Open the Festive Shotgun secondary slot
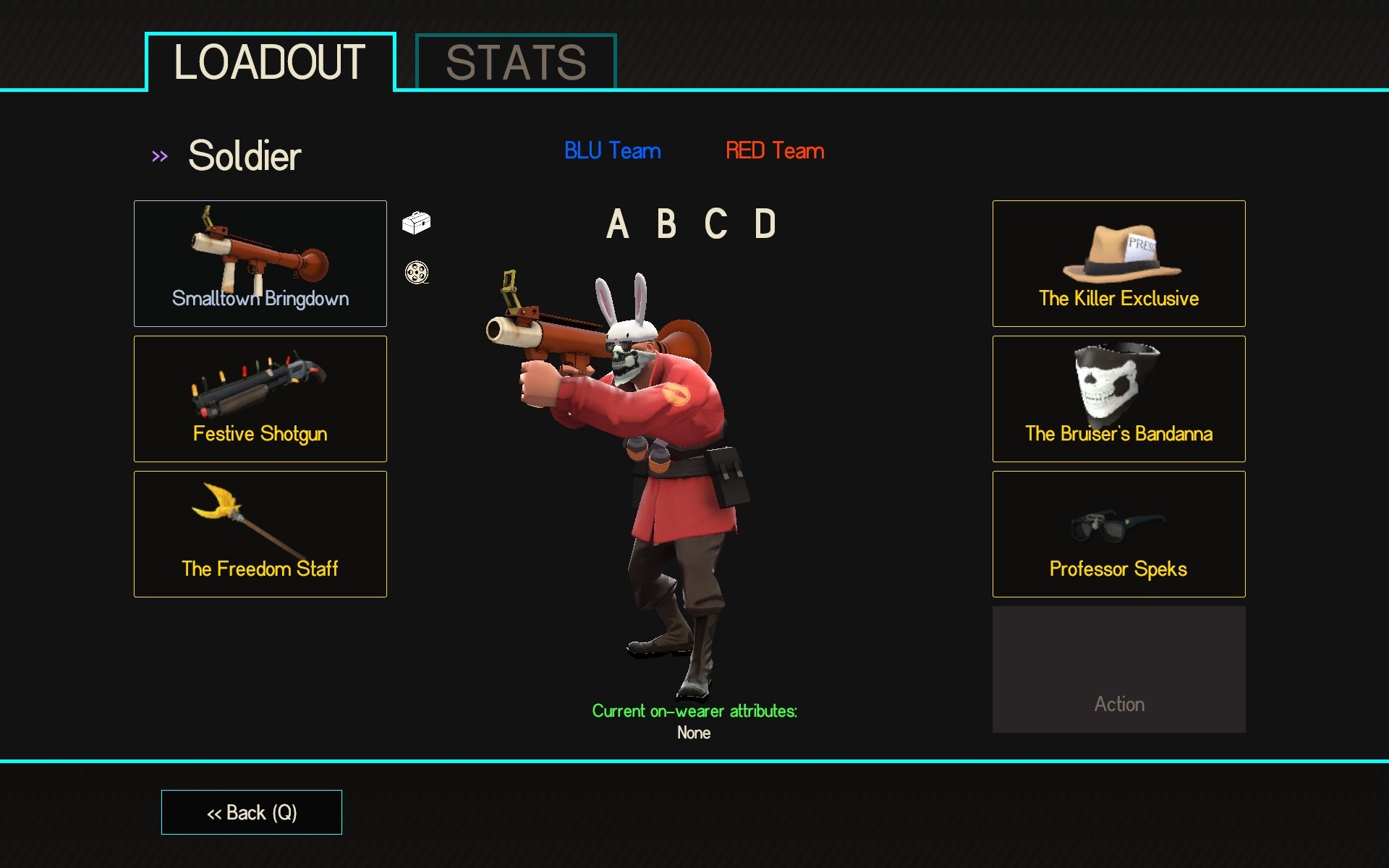The width and height of the screenshot is (1389, 868). pos(260,399)
